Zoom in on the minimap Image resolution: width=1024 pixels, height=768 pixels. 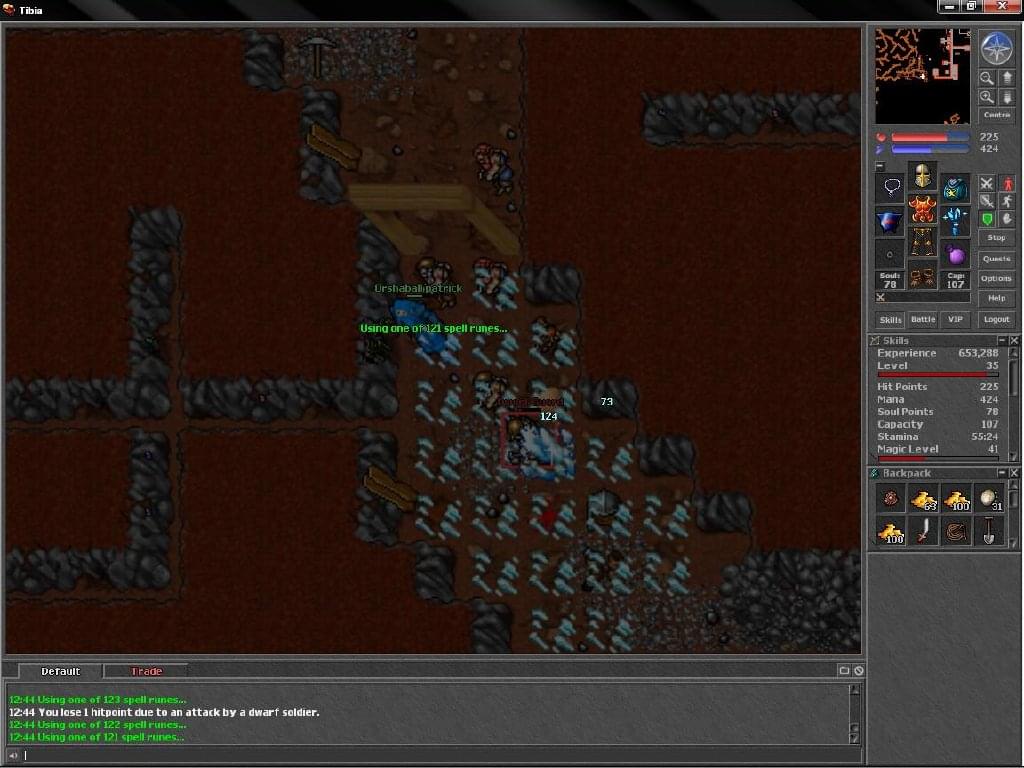(x=986, y=97)
